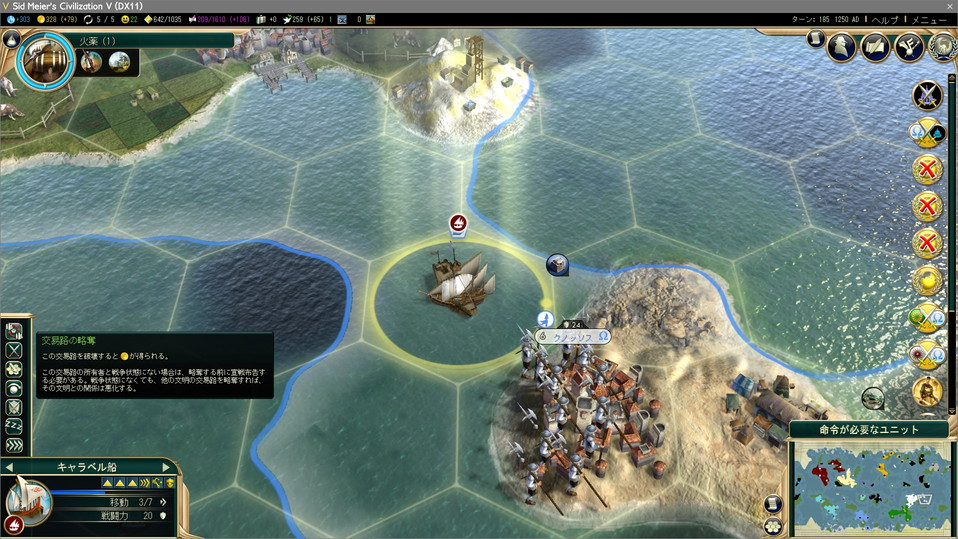This screenshot has height=539, width=958.
Task: Click the triple-chevron unit action icon
Action: [15, 445]
